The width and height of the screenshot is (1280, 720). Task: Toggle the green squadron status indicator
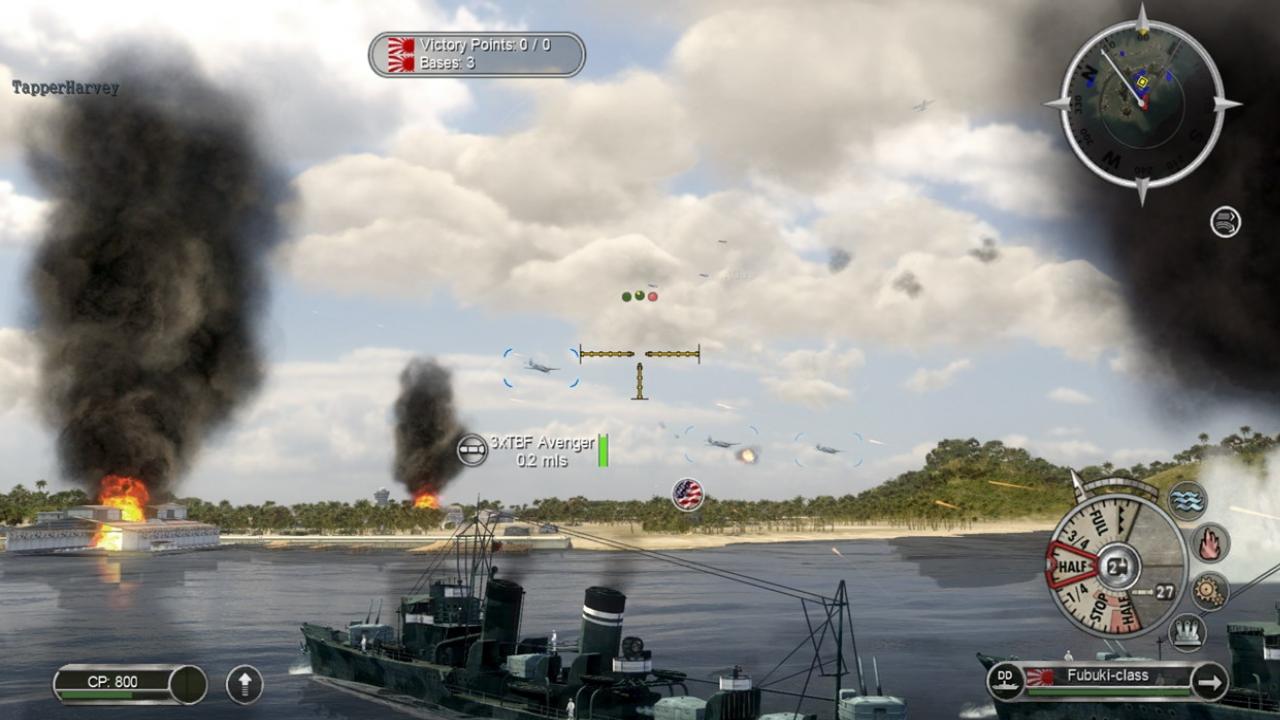click(x=626, y=296)
